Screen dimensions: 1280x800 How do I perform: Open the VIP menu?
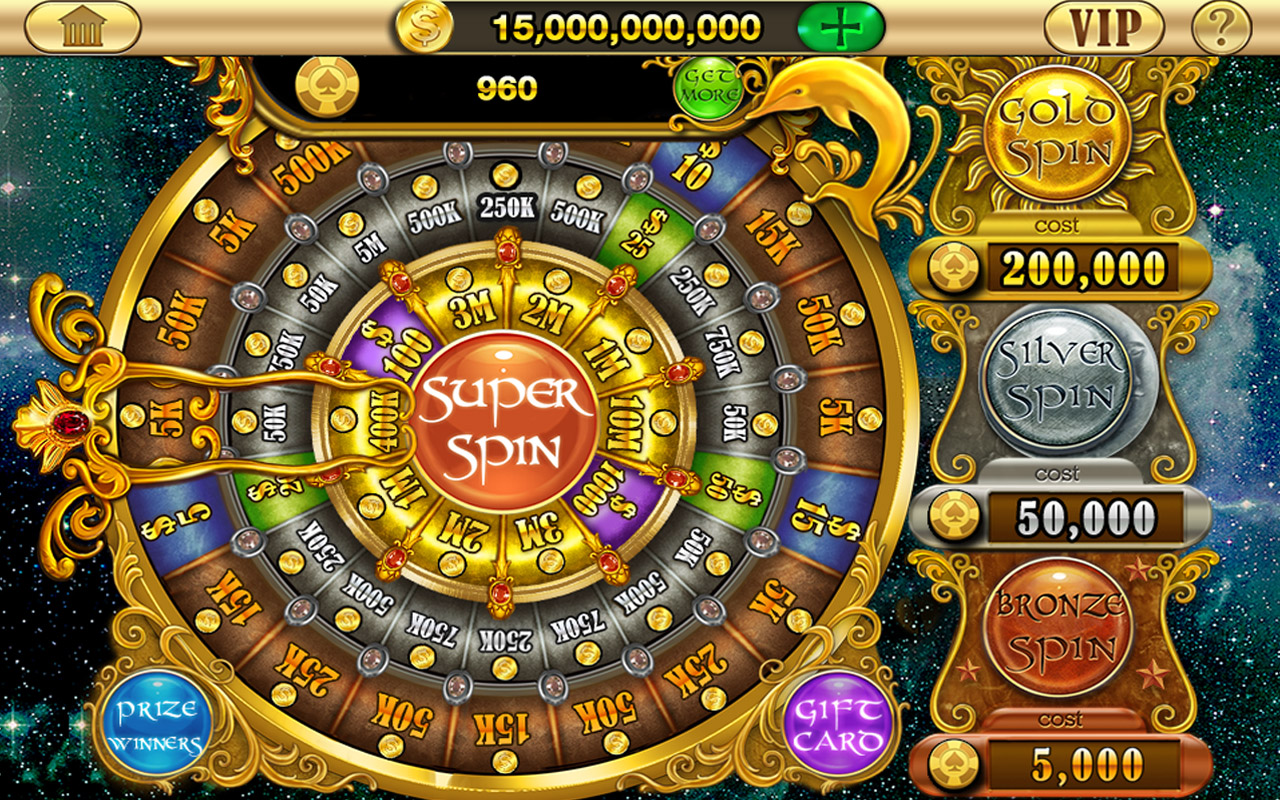pos(1104,27)
